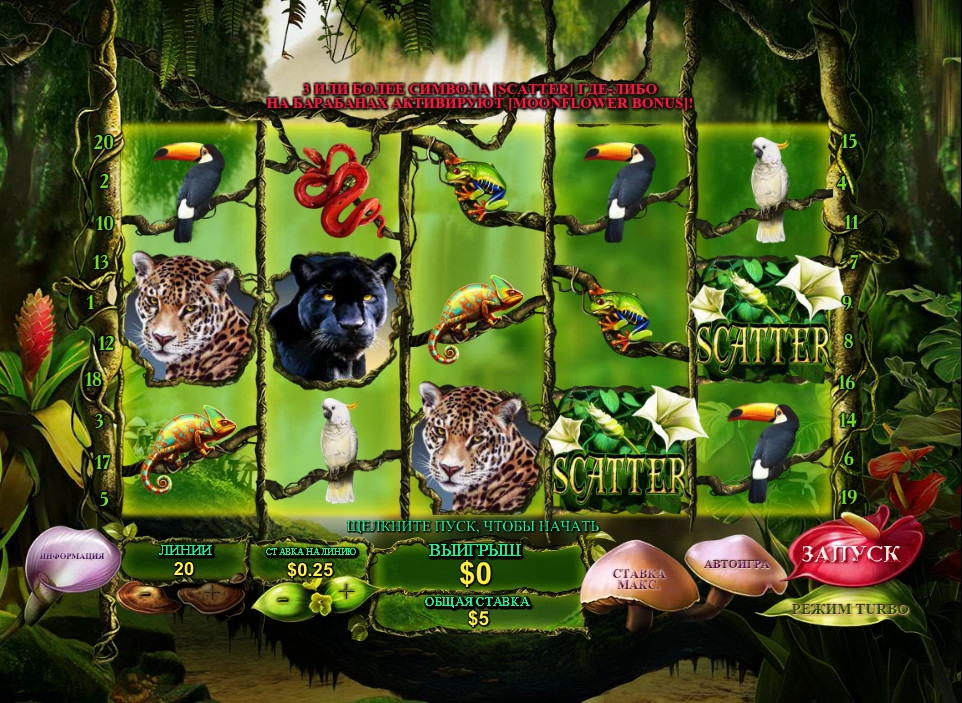The image size is (962, 703).
Task: Choose payline number 5 marker
Action: [103, 497]
